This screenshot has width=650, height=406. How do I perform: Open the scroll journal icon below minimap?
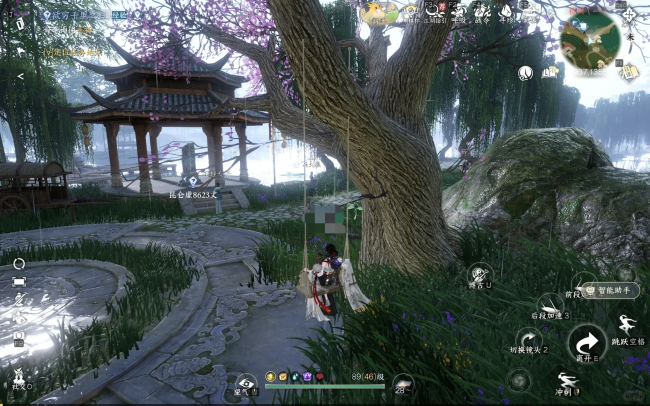(628, 71)
